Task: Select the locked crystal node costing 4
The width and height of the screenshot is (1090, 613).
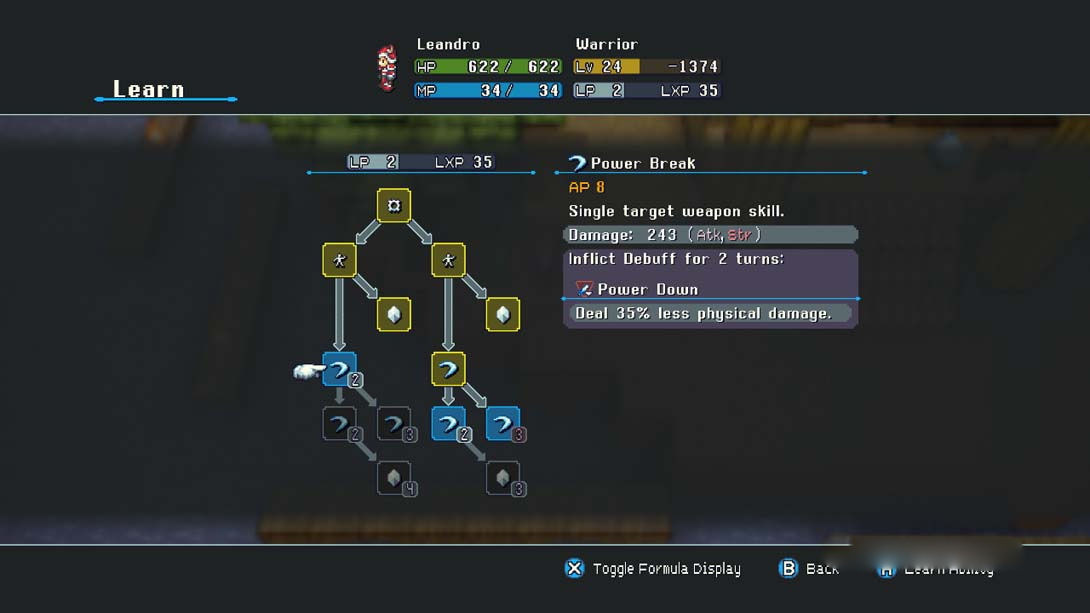Action: [x=394, y=478]
